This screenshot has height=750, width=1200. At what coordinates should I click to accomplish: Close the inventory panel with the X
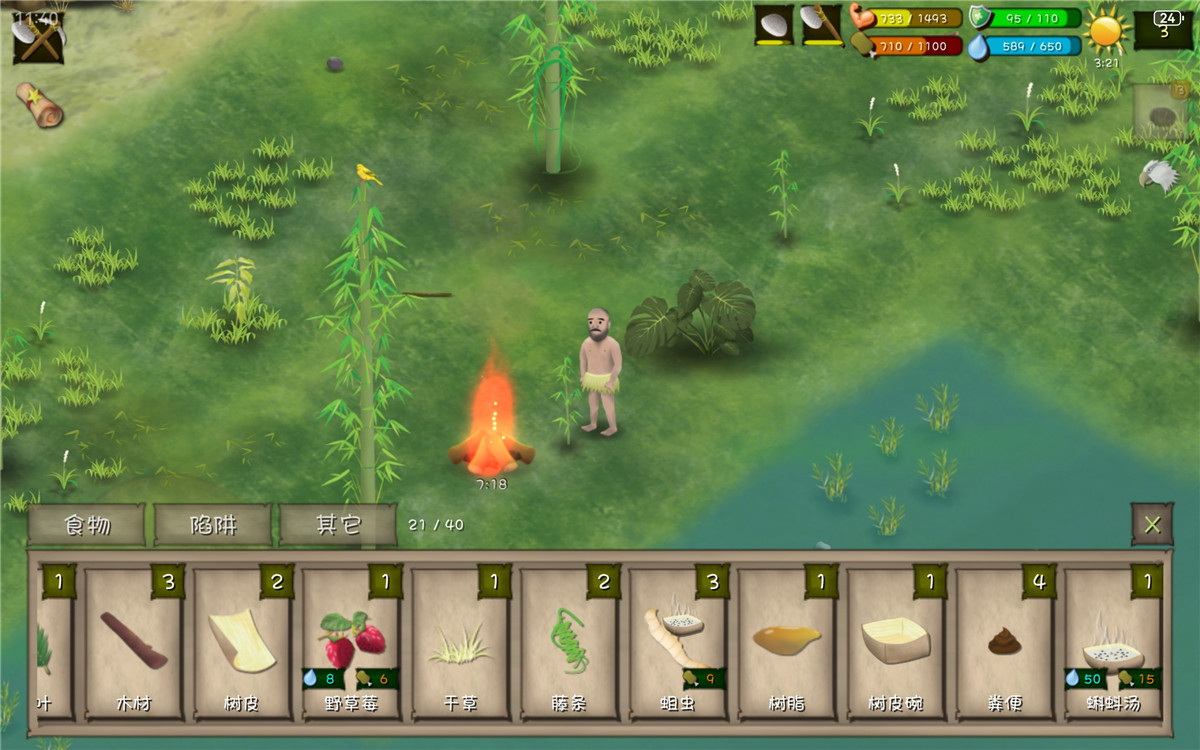click(1152, 524)
